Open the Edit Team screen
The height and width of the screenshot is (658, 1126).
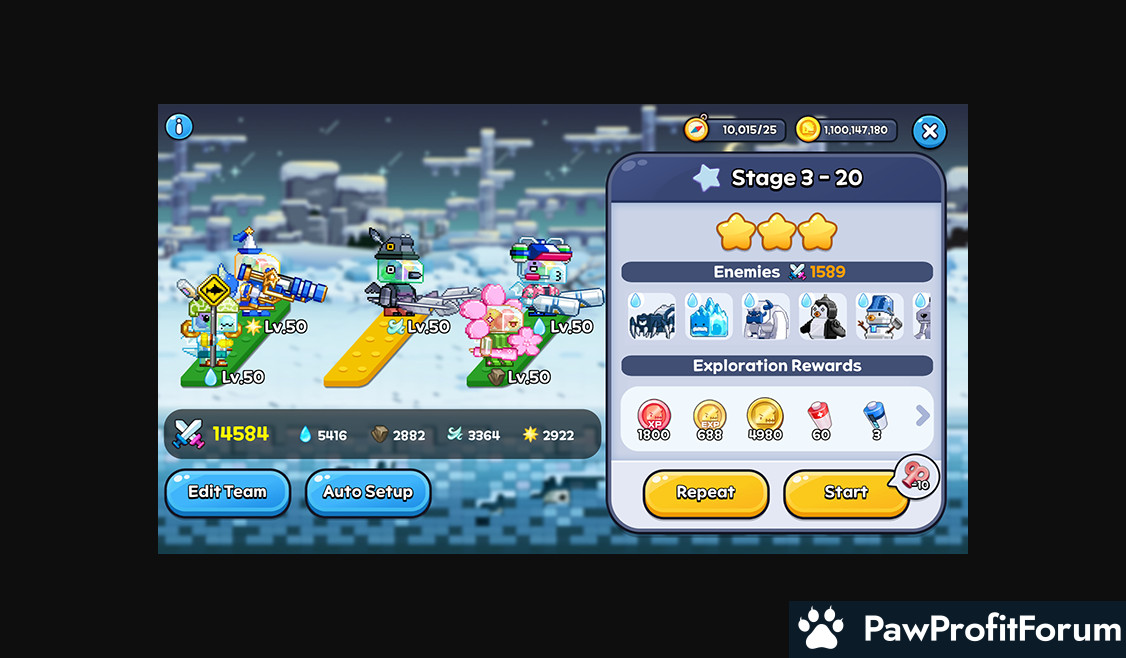pyautogui.click(x=227, y=492)
